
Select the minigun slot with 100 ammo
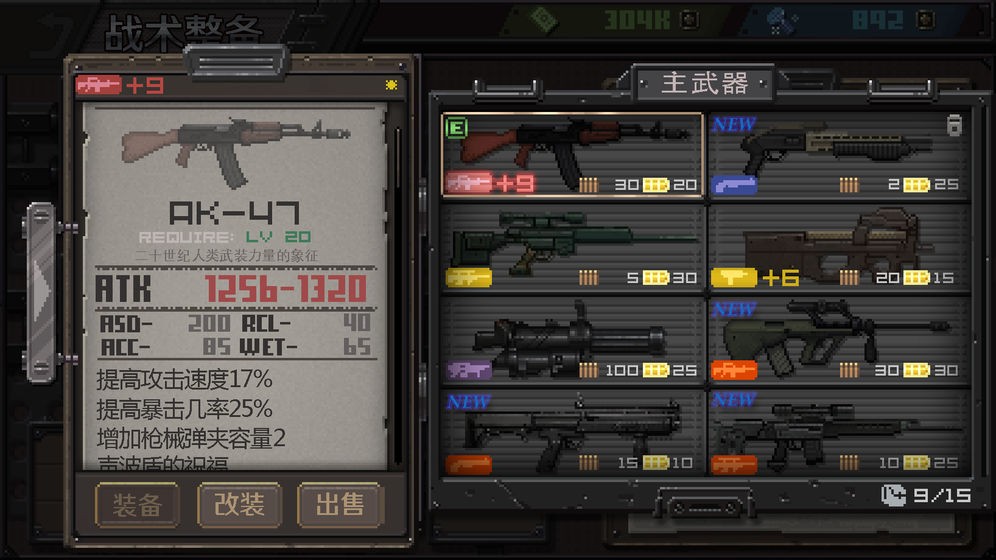(573, 341)
